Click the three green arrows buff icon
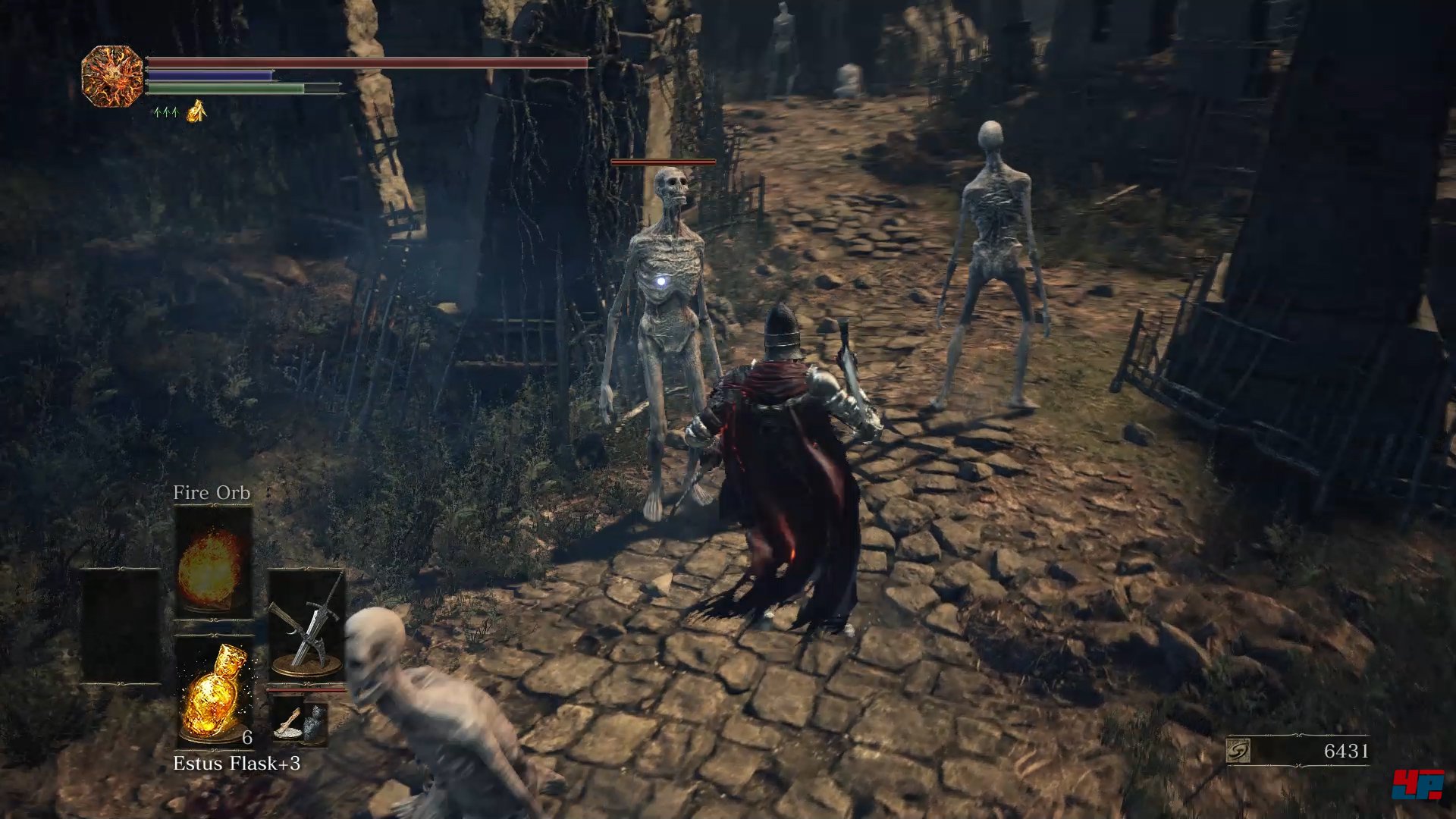The width and height of the screenshot is (1456, 819). pos(165,112)
